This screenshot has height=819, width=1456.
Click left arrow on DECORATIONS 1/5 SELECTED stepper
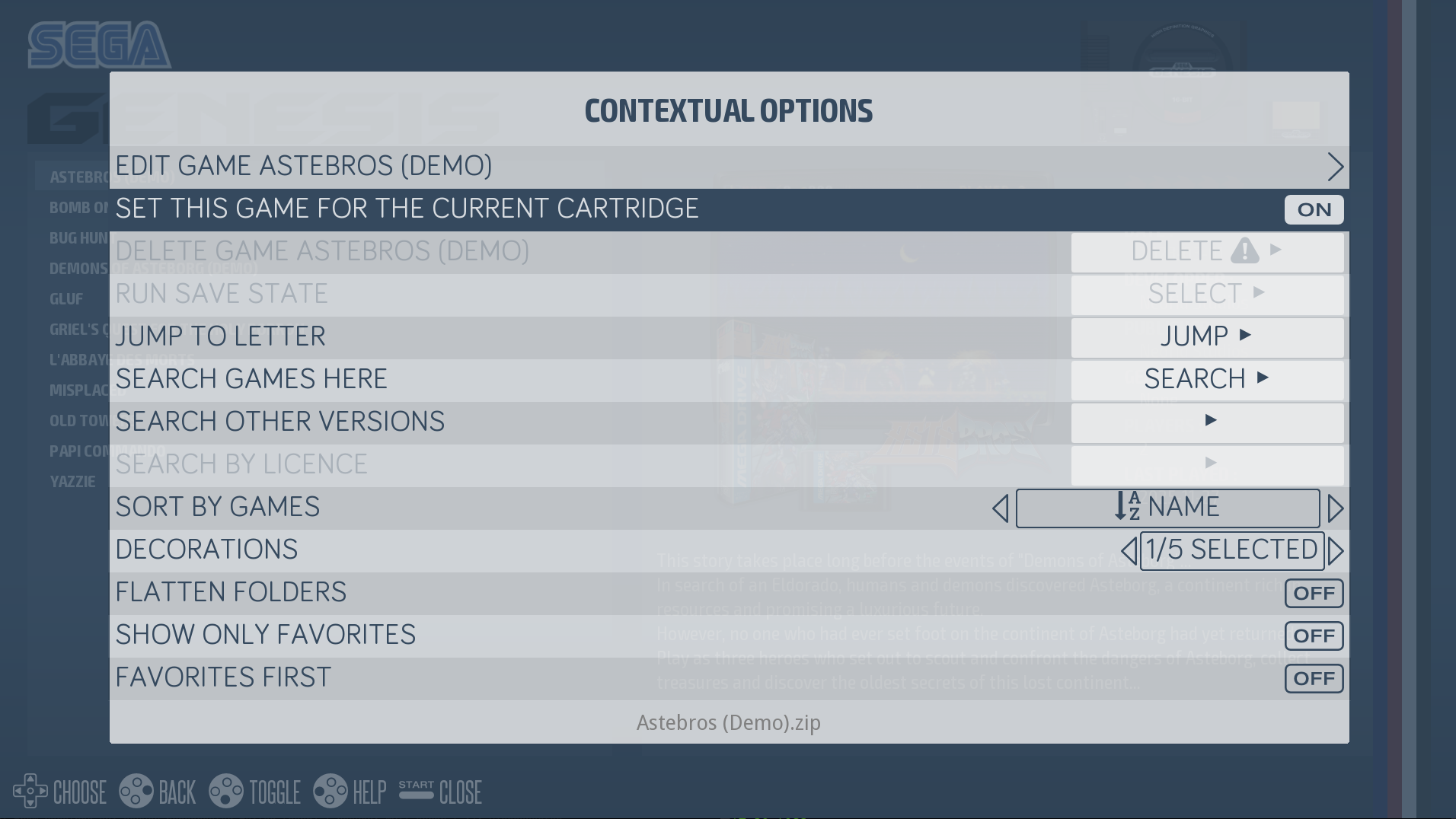(x=1129, y=550)
